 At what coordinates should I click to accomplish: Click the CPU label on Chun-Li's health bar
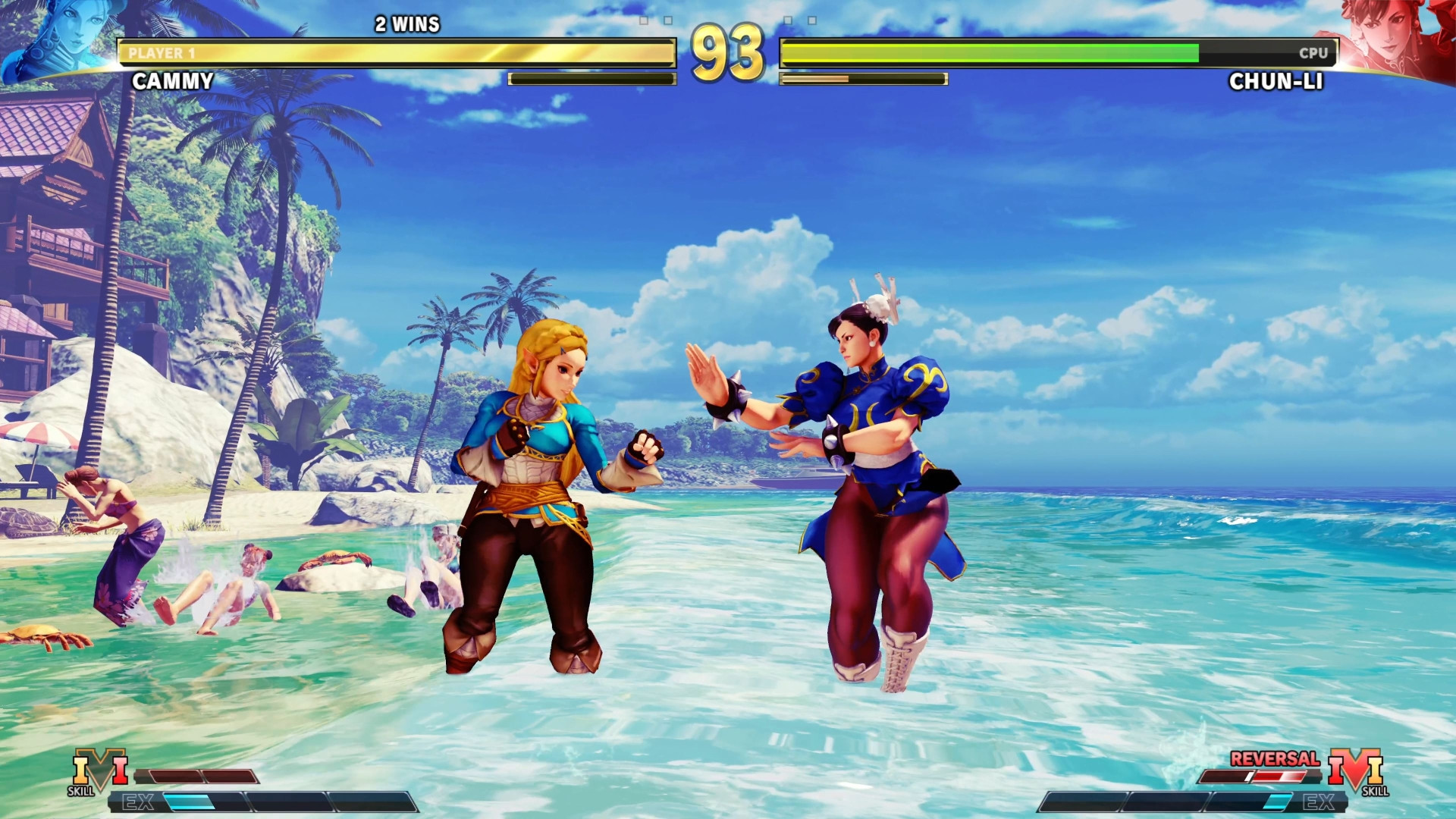[1313, 54]
